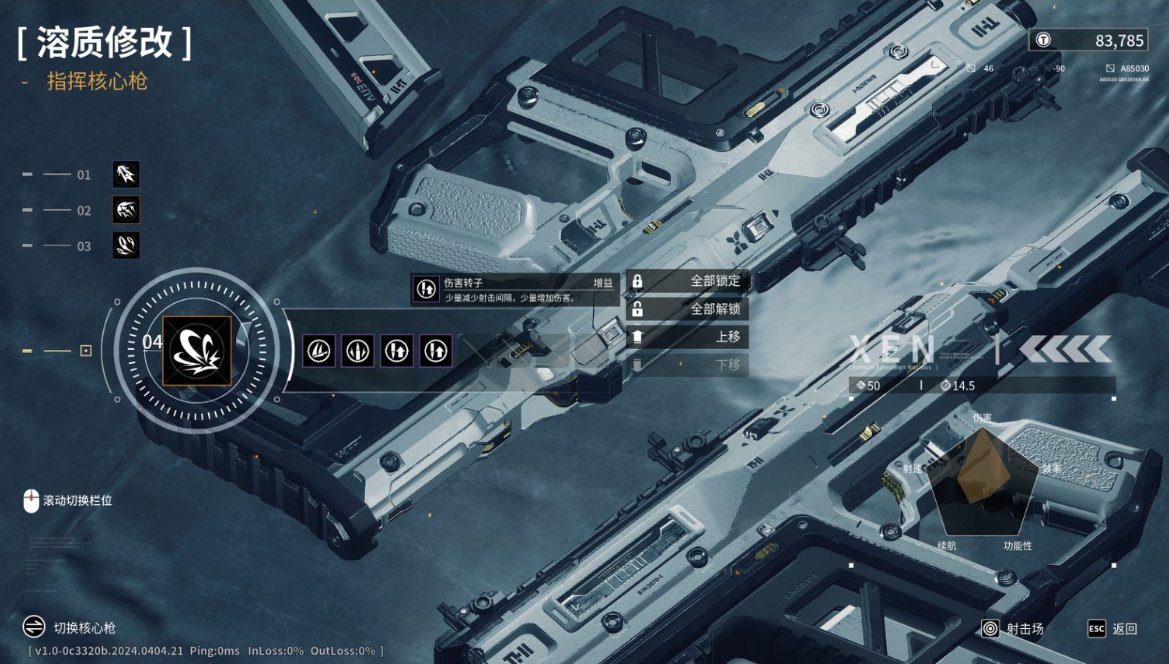Click the large slot 04 solute icon
The image size is (1169, 664).
click(198, 350)
